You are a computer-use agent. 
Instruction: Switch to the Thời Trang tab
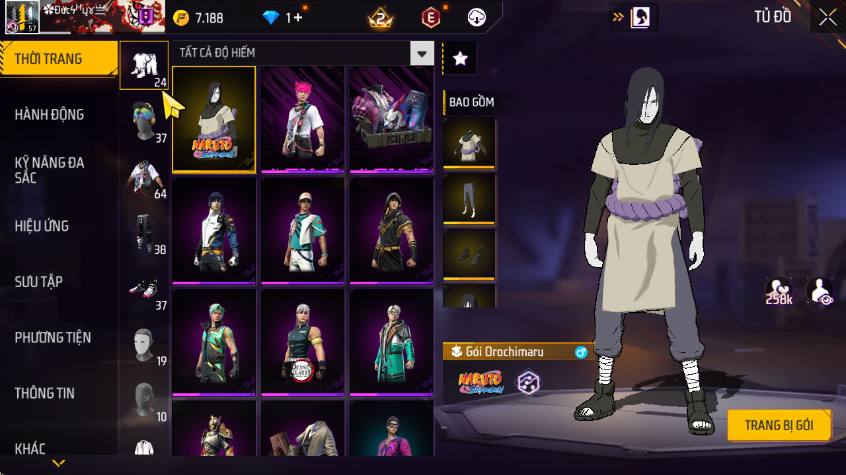(x=50, y=59)
